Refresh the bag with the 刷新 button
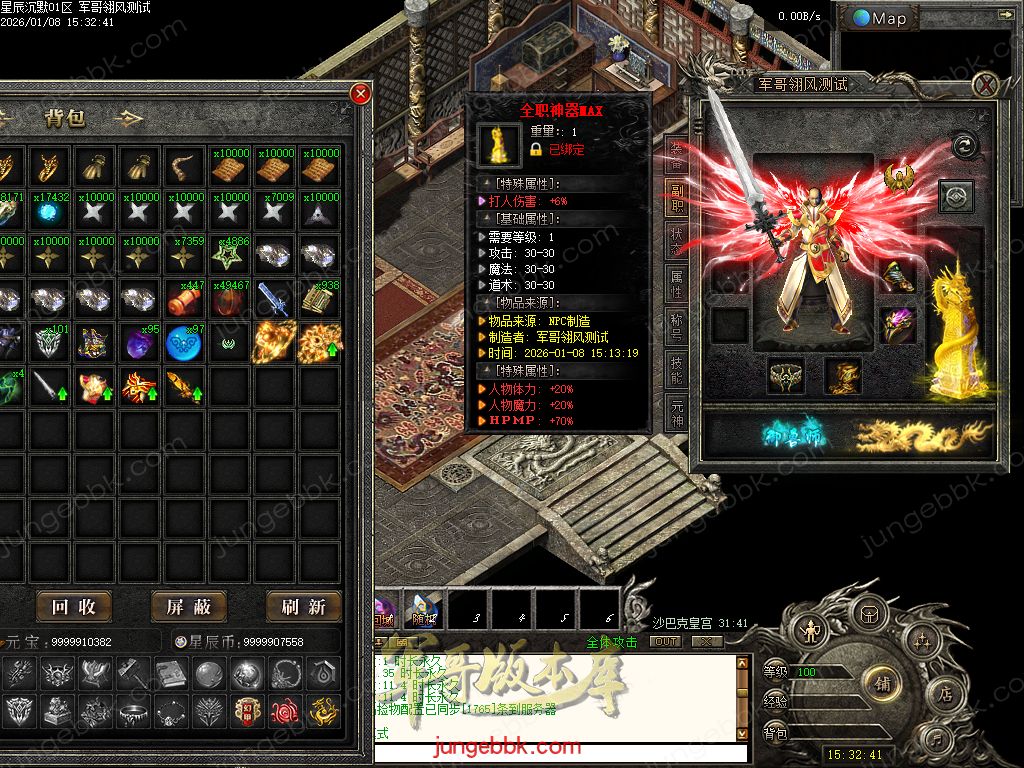The height and width of the screenshot is (768, 1024). (304, 607)
